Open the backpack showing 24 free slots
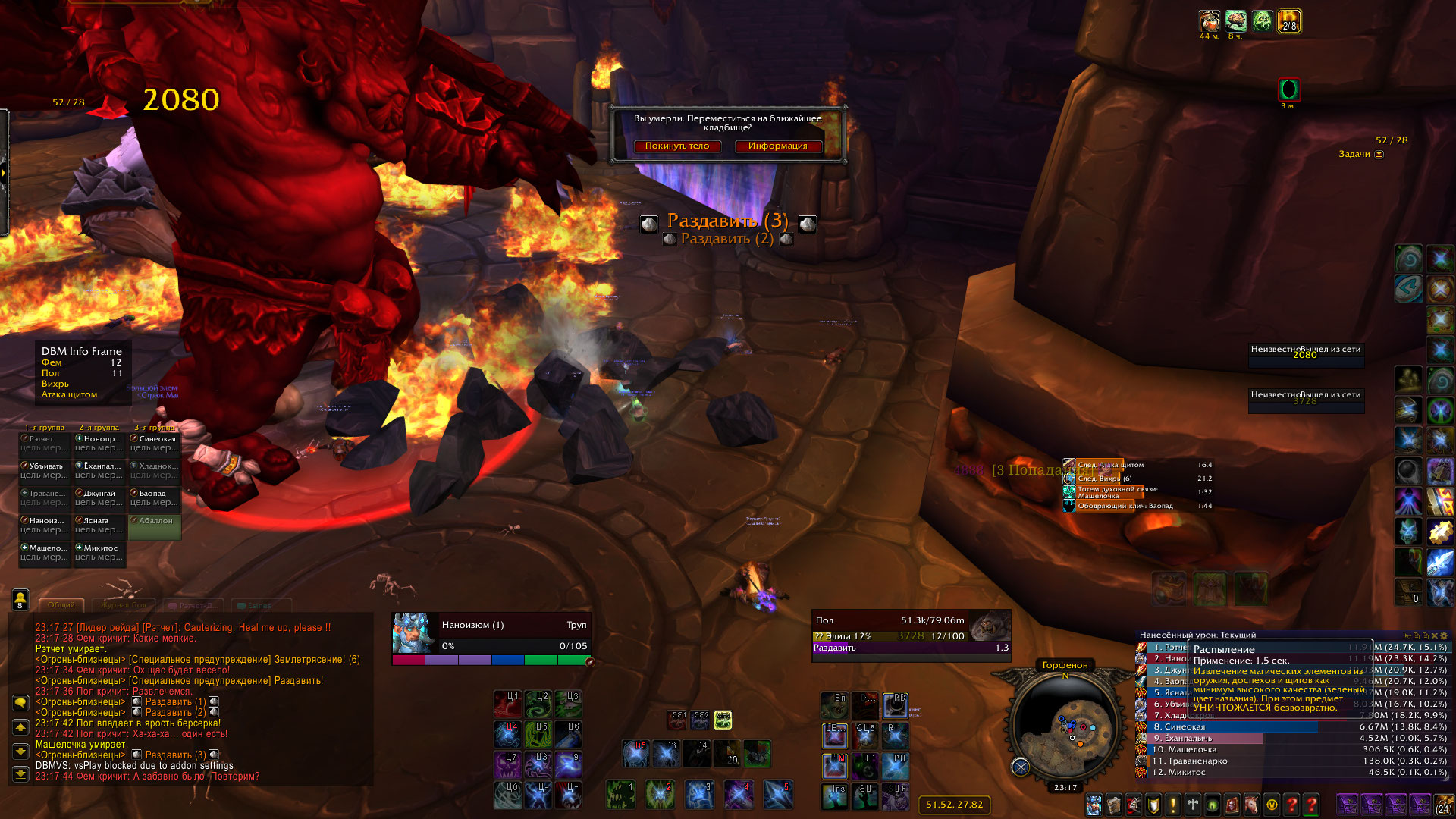1456x819 pixels. tap(1443, 805)
